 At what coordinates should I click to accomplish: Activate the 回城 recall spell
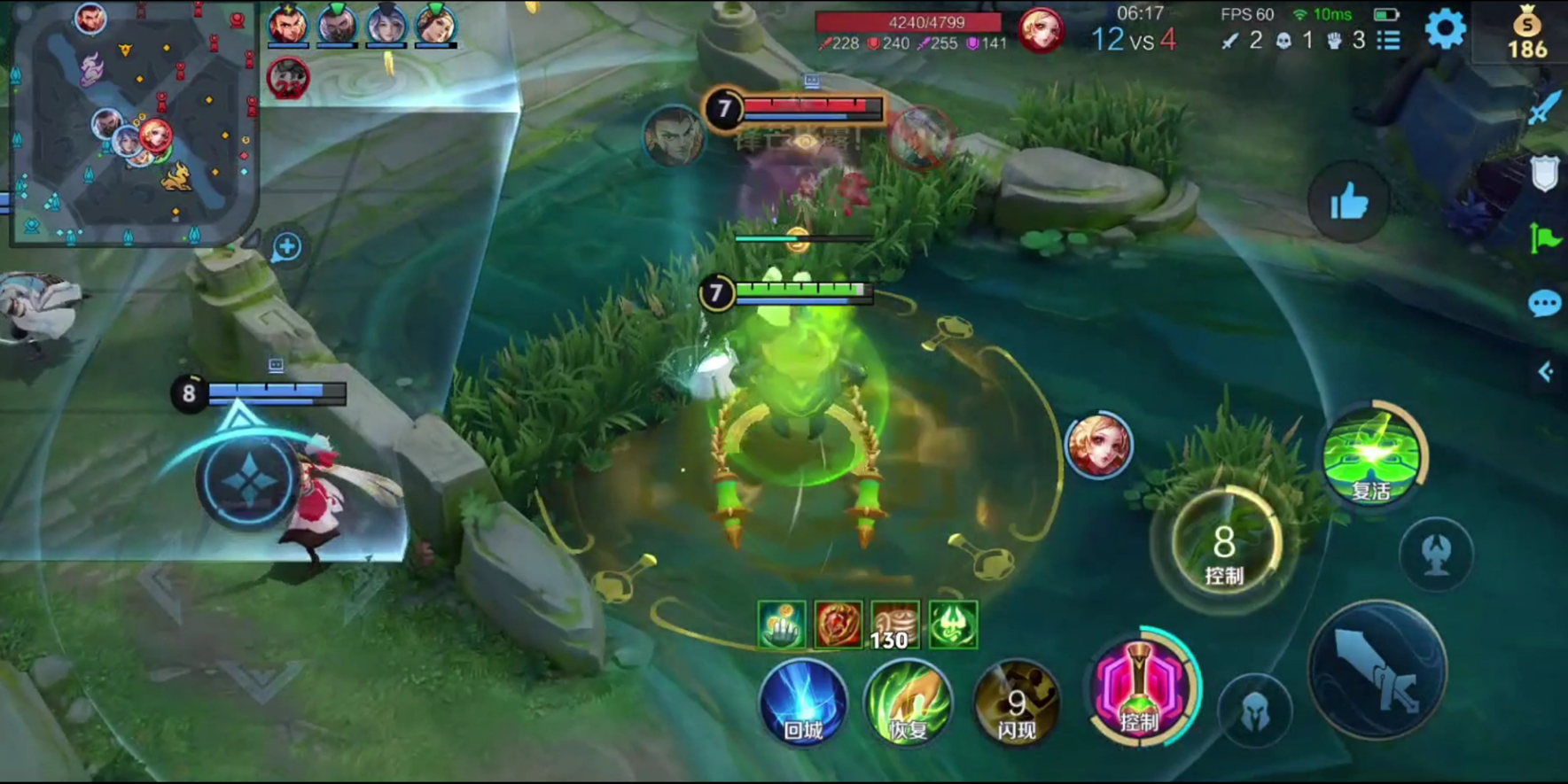coord(803,703)
